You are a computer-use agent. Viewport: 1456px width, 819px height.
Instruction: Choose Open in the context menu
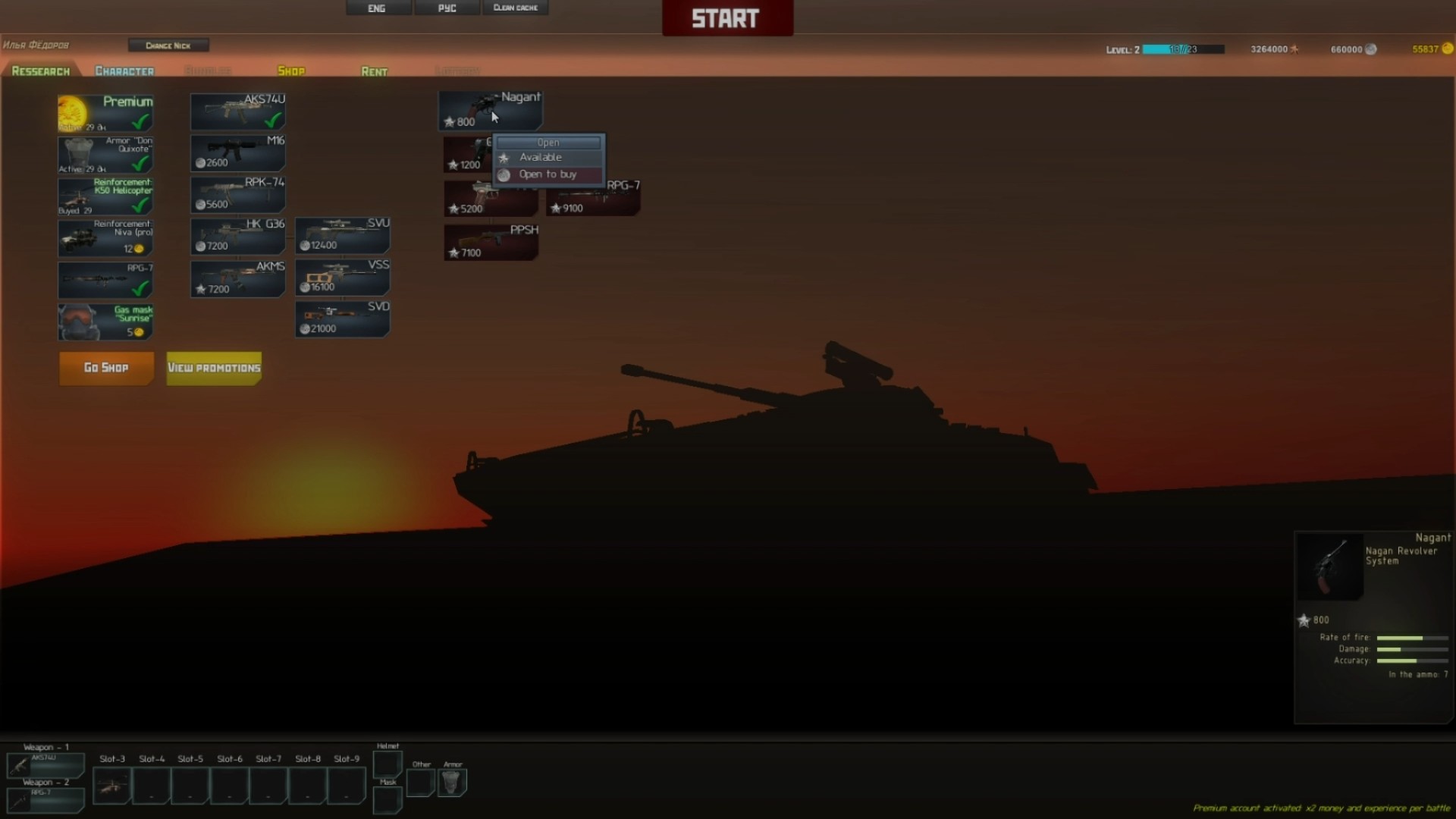[x=548, y=143]
